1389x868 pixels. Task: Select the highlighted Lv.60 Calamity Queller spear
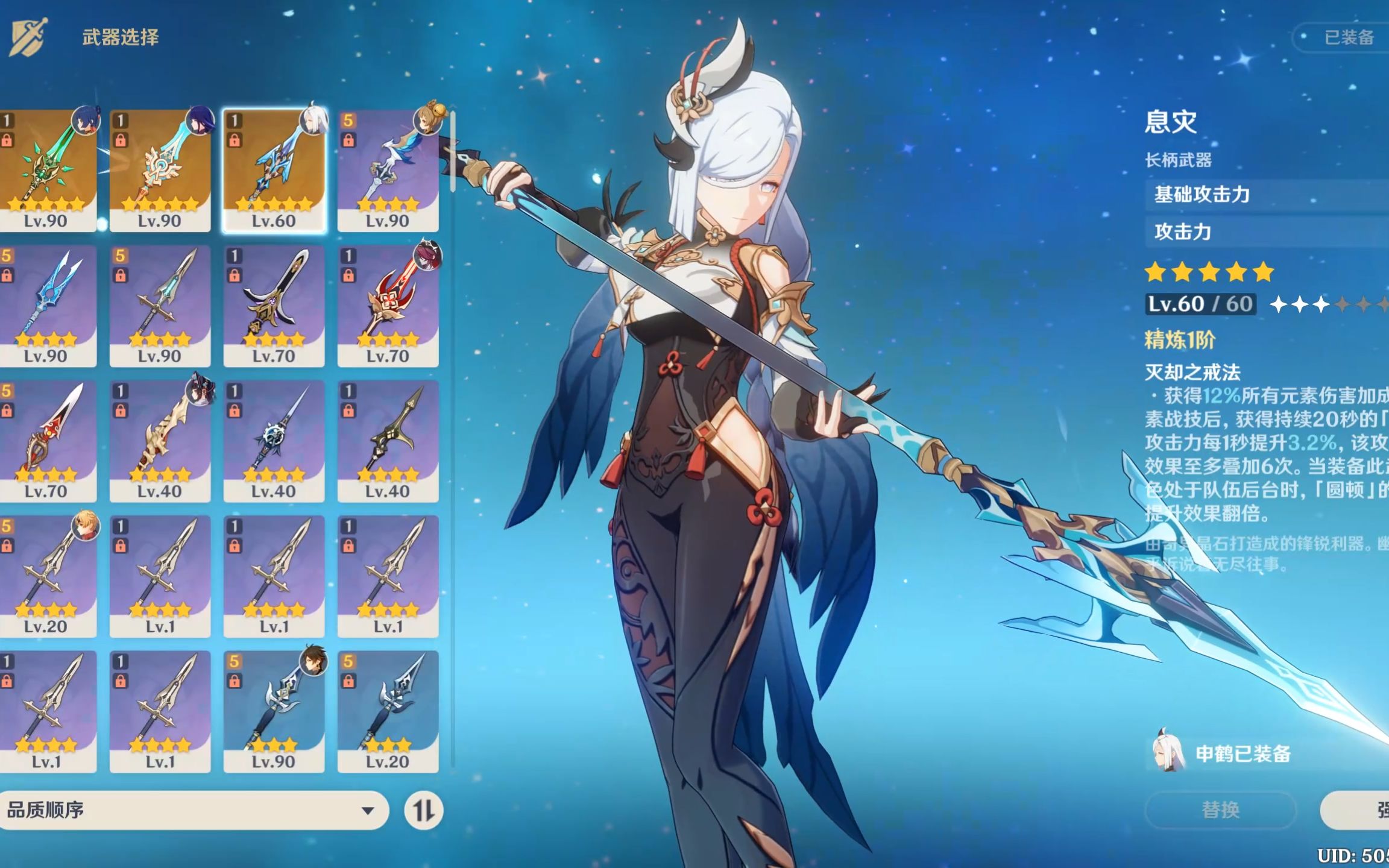(x=274, y=170)
